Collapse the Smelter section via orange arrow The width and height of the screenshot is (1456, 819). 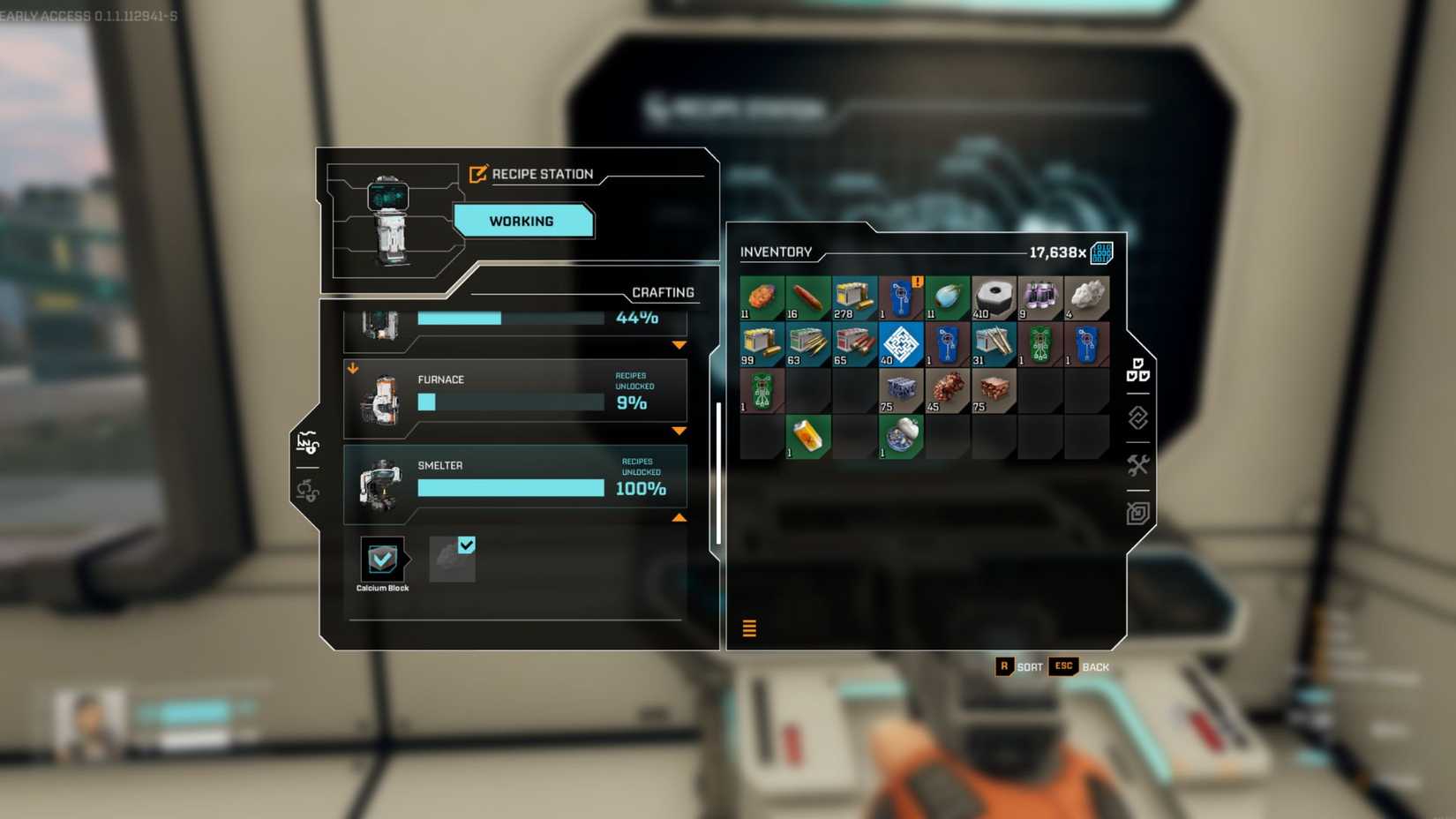(679, 518)
